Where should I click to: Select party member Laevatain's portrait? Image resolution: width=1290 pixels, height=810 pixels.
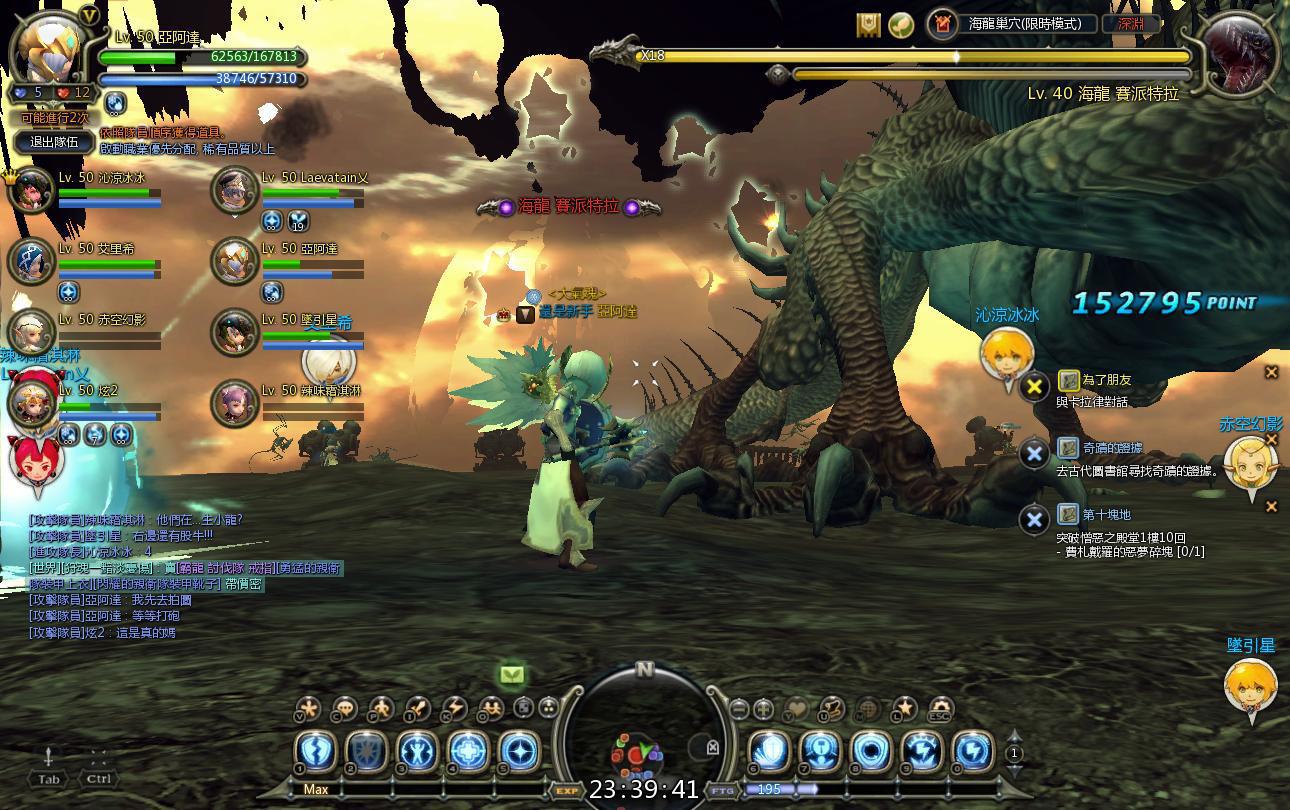[235, 190]
